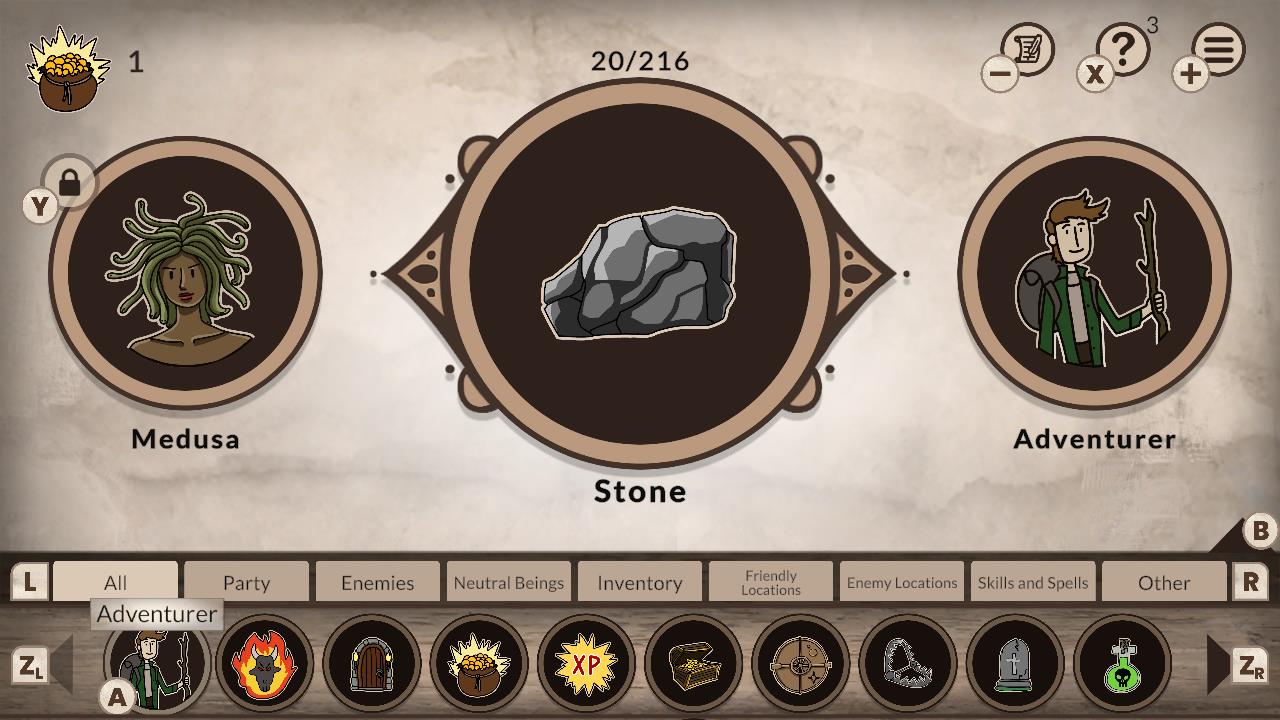Image resolution: width=1280 pixels, height=720 pixels.
Task: Click the plus button near top right
Action: pyautogui.click(x=1189, y=75)
